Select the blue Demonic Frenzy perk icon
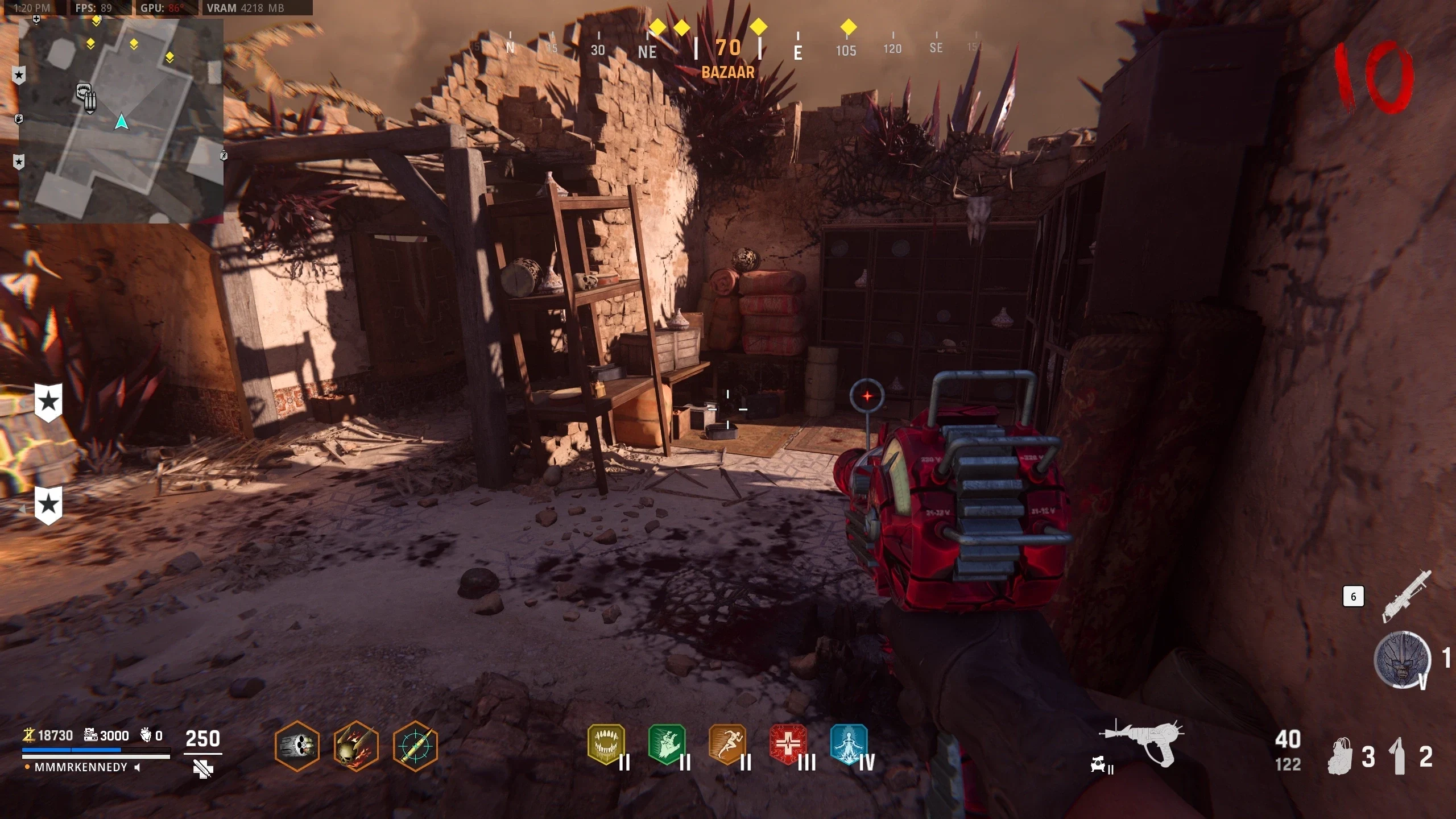 tap(849, 744)
